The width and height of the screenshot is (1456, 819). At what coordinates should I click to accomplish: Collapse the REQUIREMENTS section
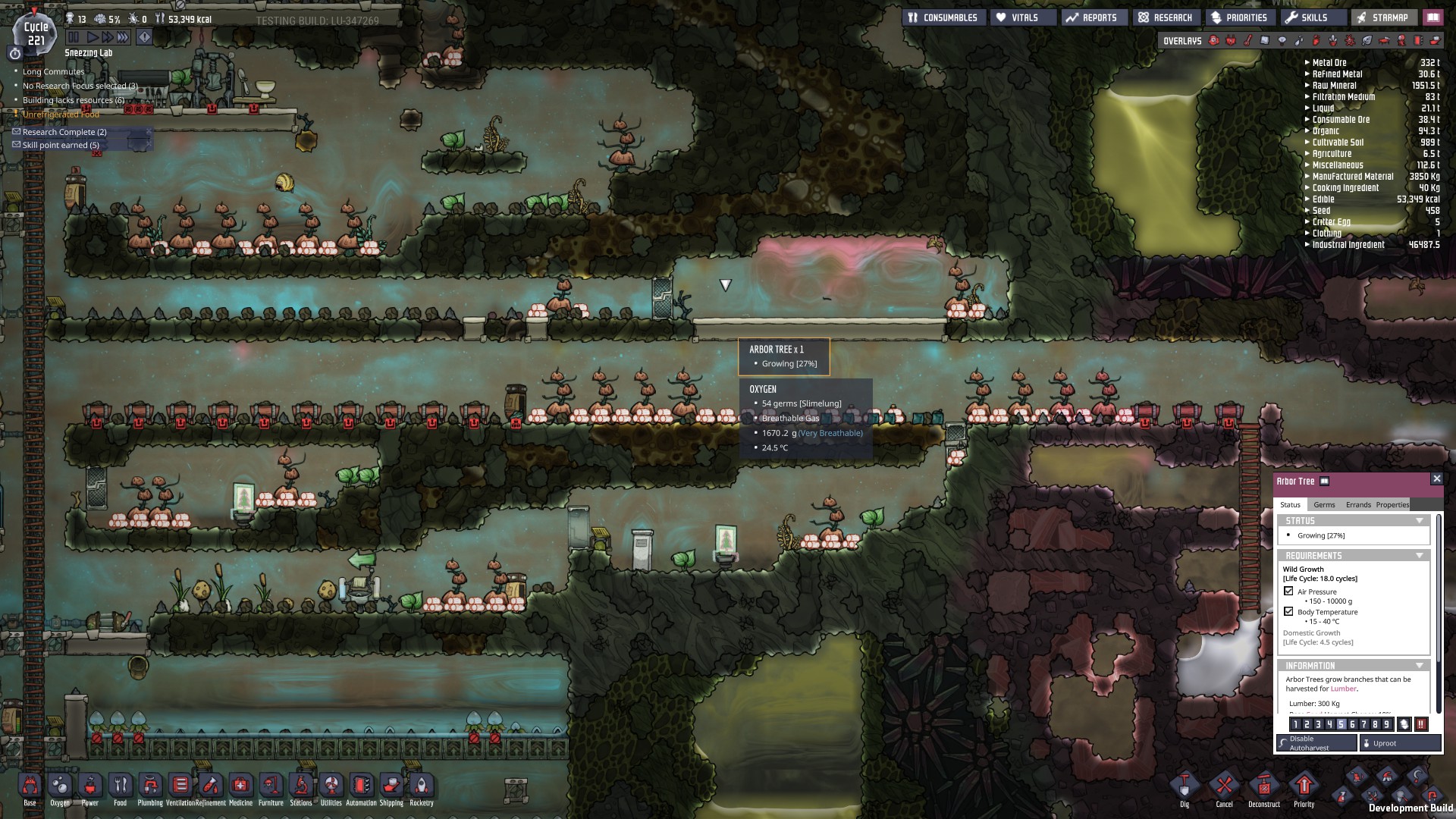point(1420,556)
